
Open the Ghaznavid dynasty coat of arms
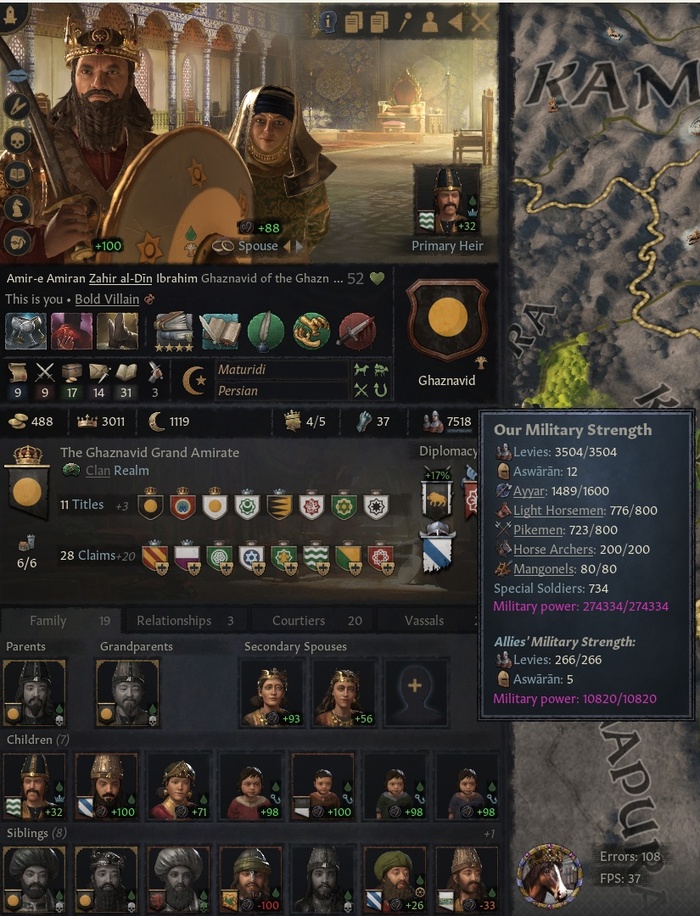click(447, 320)
